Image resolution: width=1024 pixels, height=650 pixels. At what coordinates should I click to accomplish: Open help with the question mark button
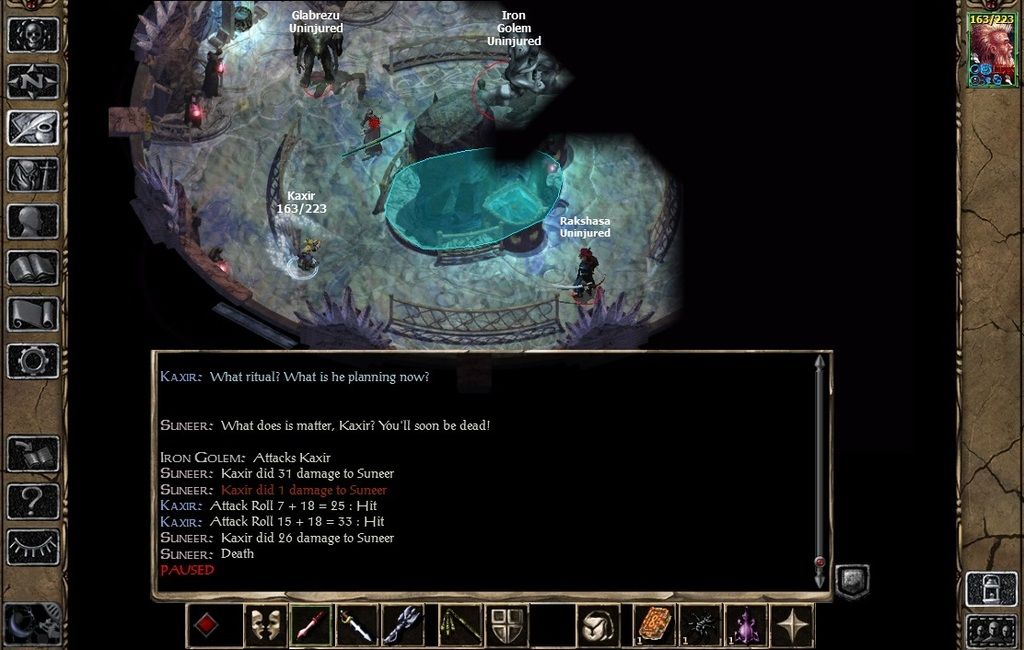pyautogui.click(x=33, y=499)
